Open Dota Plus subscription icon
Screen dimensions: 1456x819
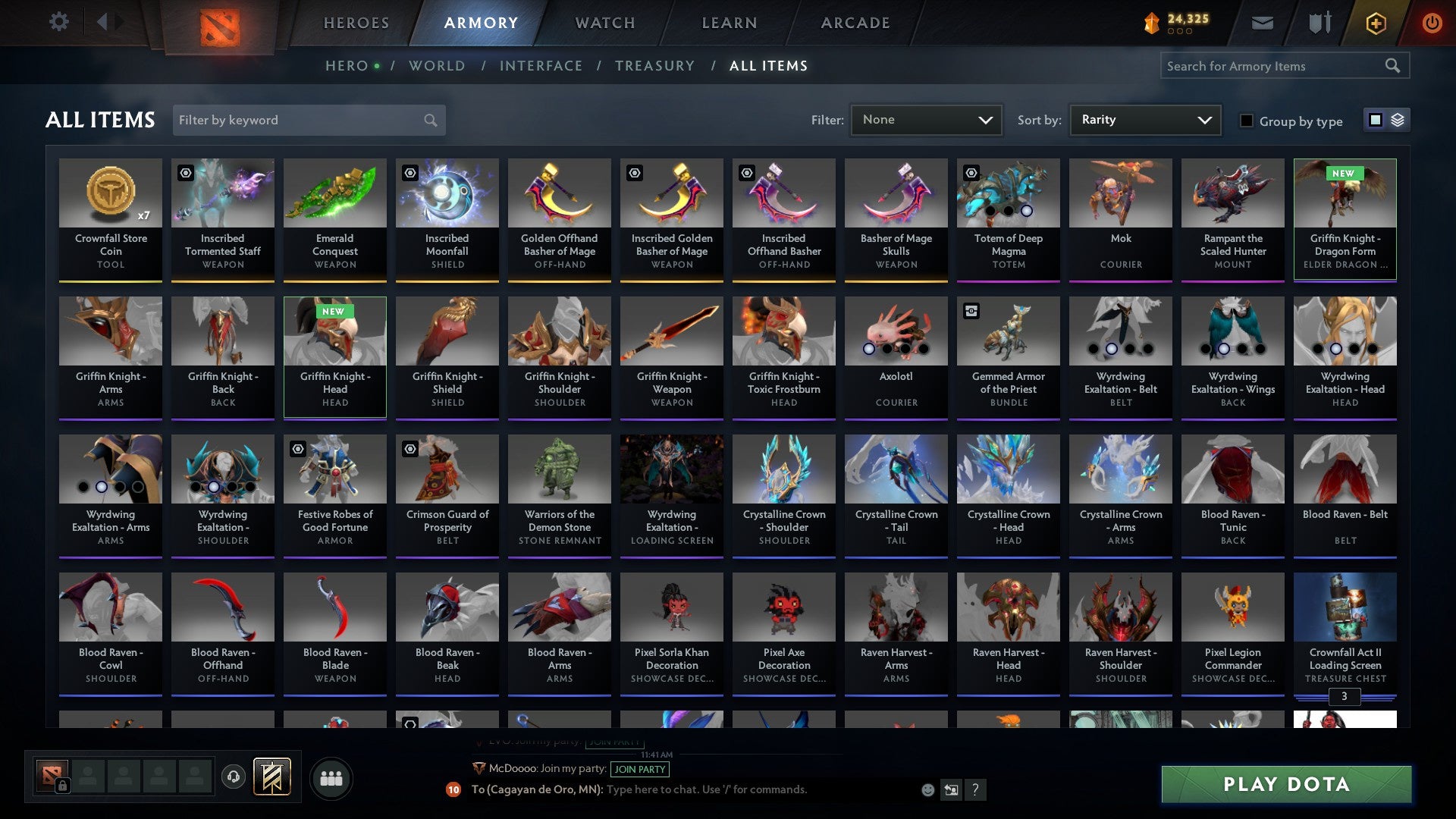(1375, 23)
